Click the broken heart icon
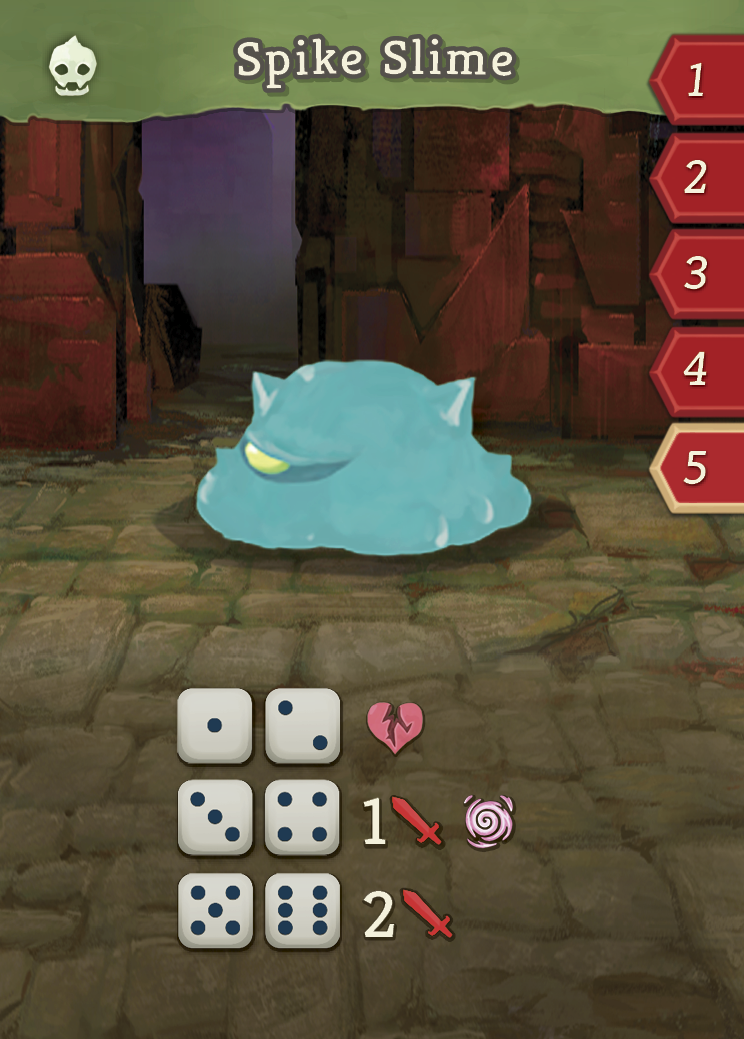The width and height of the screenshot is (744, 1039). coord(395,727)
